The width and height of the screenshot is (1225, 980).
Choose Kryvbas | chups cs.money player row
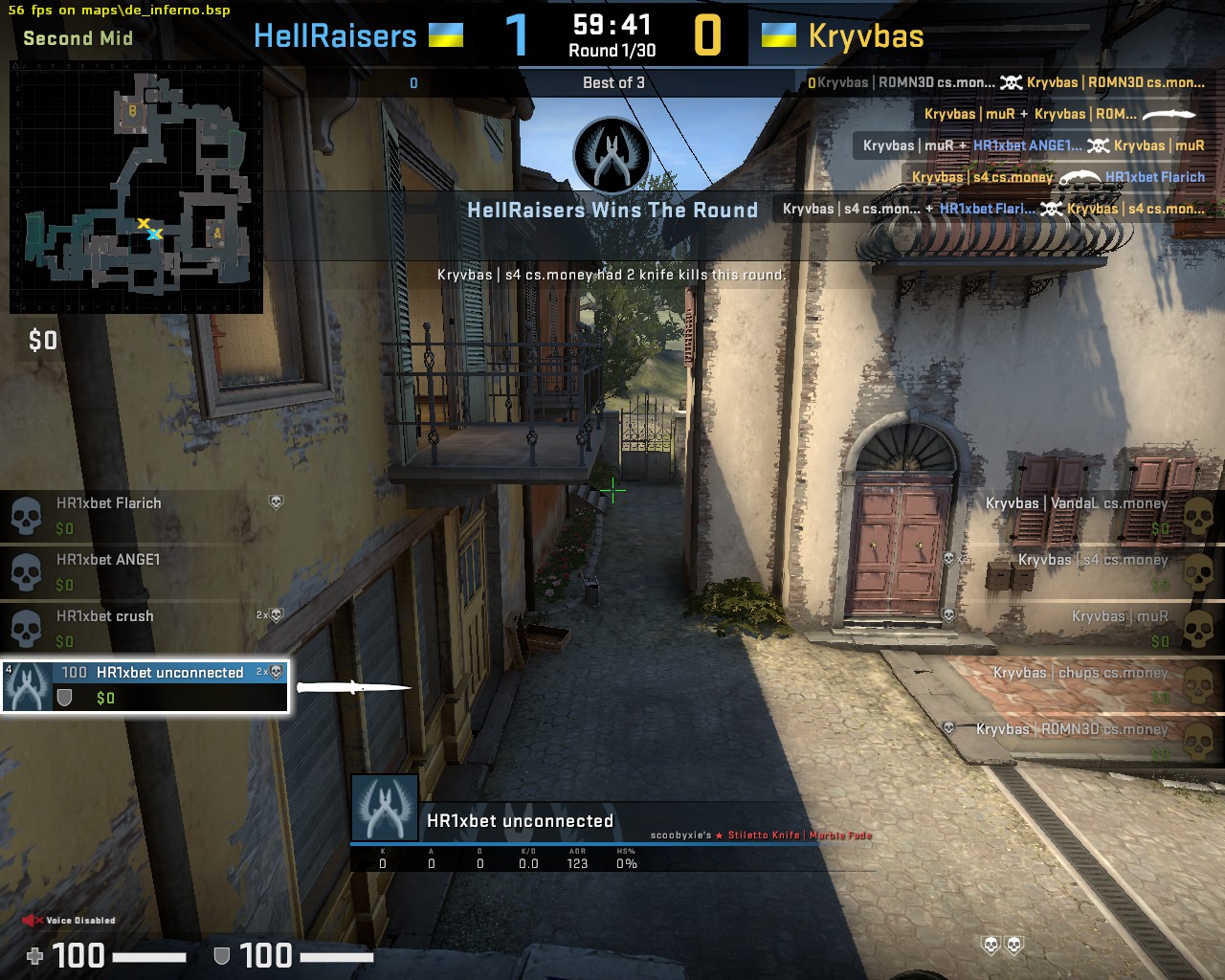[x=1081, y=684]
